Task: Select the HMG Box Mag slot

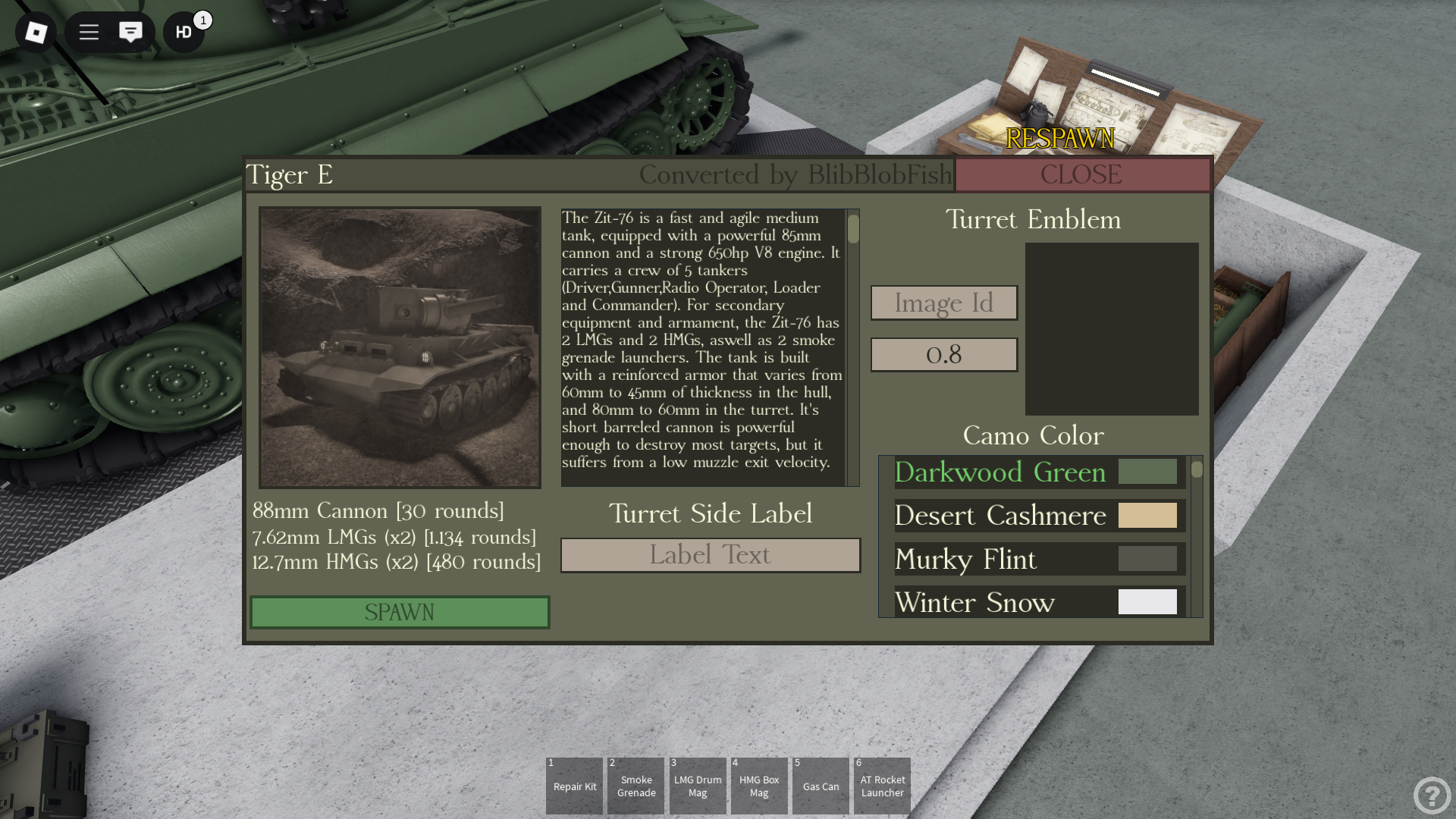Action: tap(758, 786)
